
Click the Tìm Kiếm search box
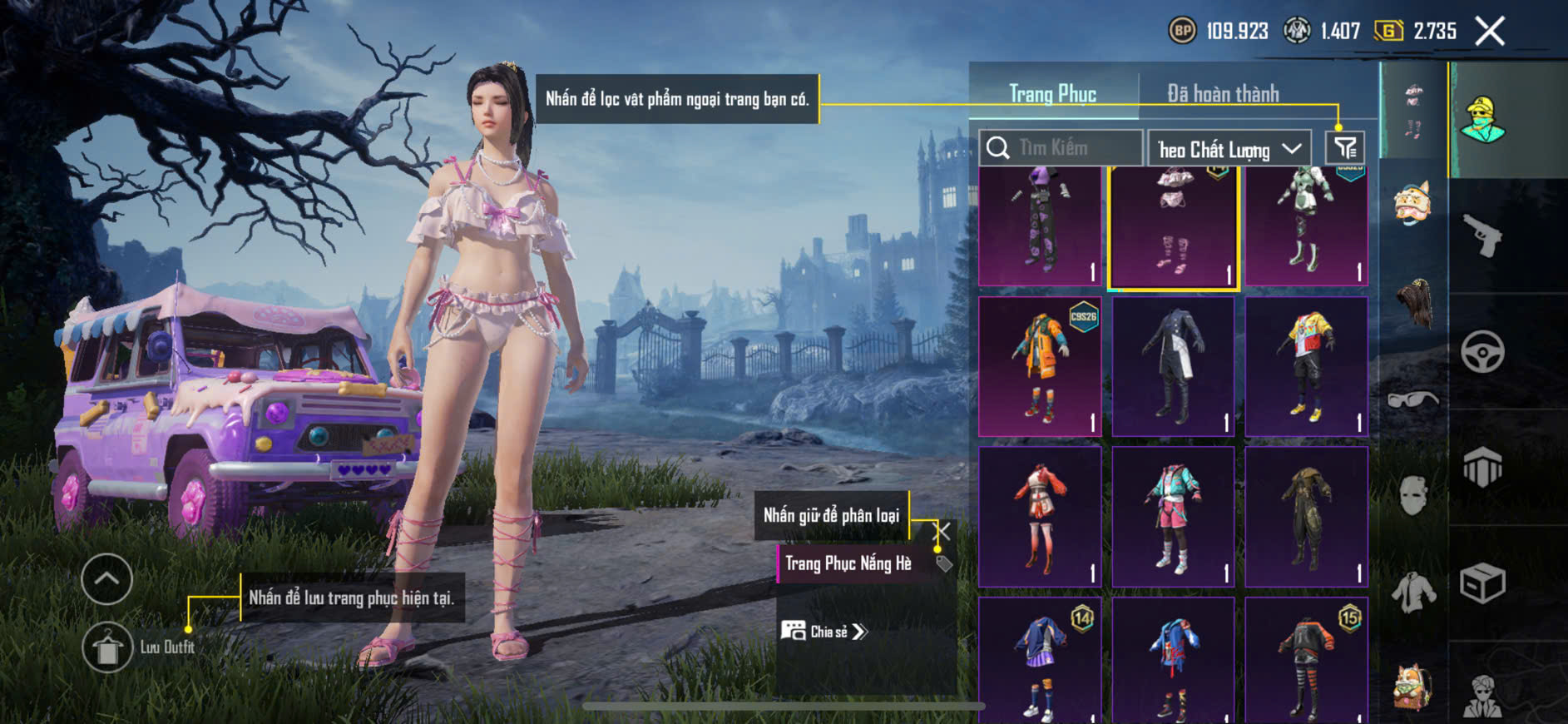[x=1061, y=148]
